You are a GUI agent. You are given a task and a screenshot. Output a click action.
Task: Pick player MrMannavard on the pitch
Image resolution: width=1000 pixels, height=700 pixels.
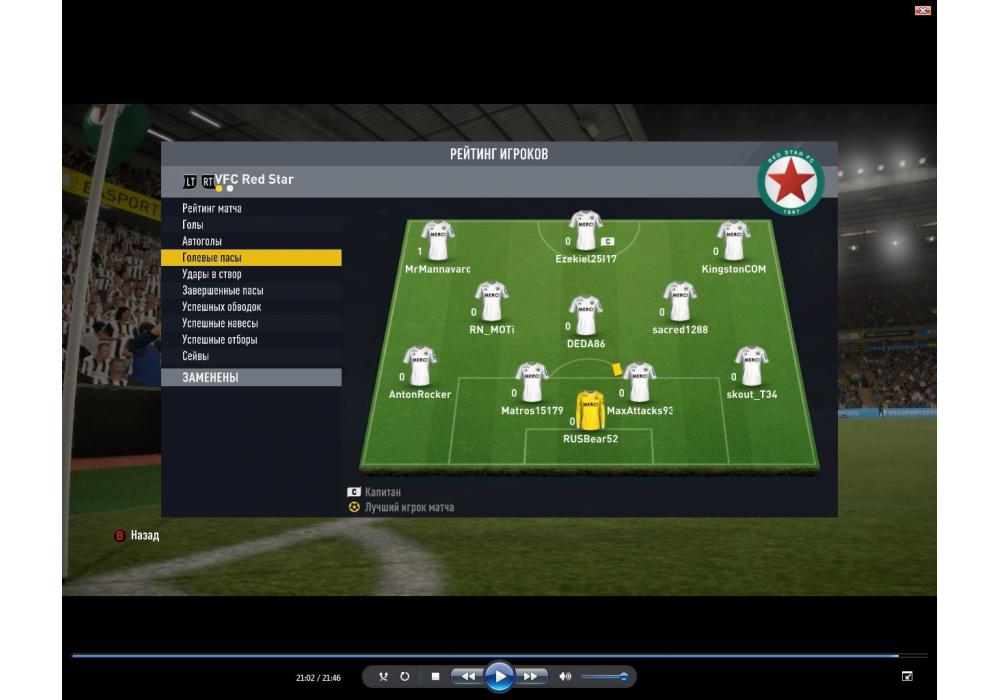click(437, 241)
